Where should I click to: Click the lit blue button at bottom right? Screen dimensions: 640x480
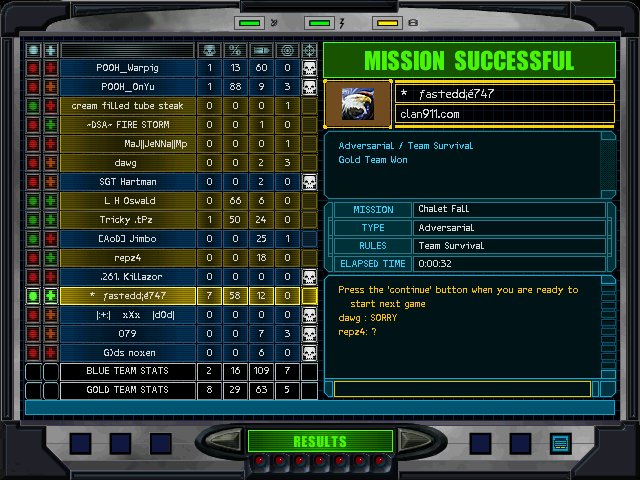[x=559, y=442]
